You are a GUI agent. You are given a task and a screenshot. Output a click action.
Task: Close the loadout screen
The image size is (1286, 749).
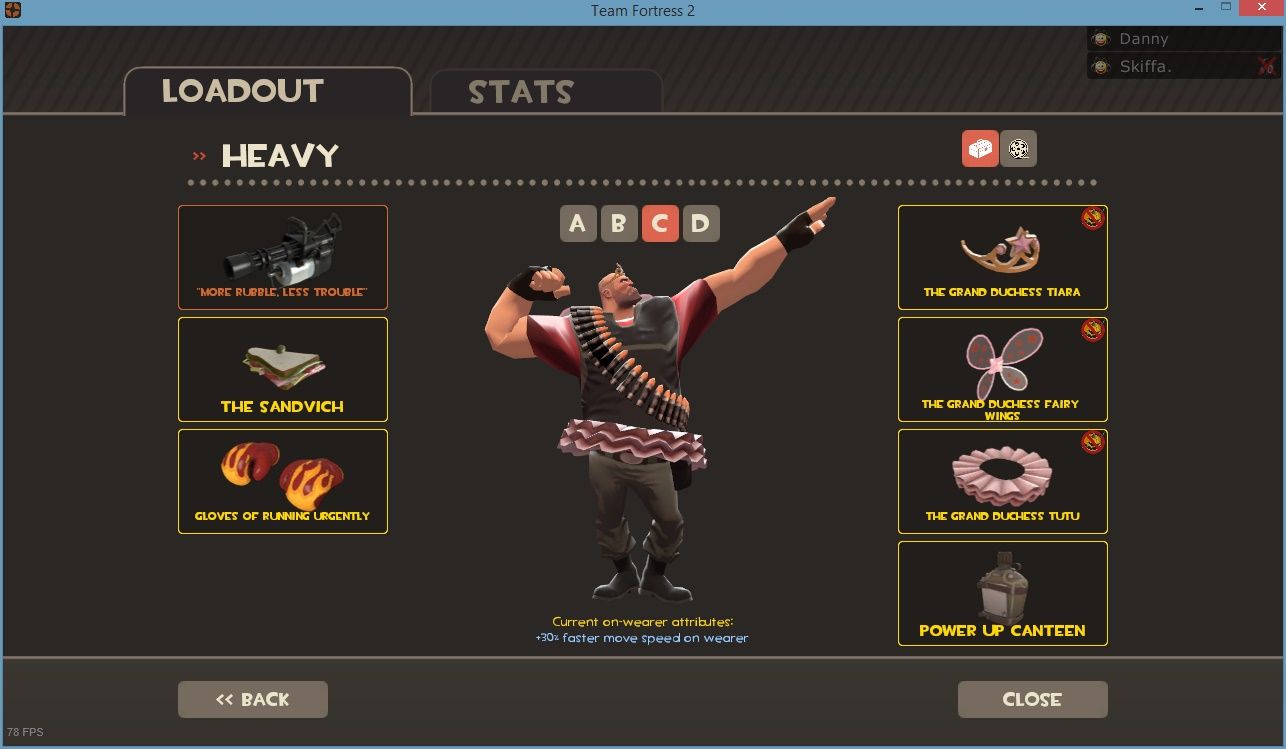pos(1032,699)
